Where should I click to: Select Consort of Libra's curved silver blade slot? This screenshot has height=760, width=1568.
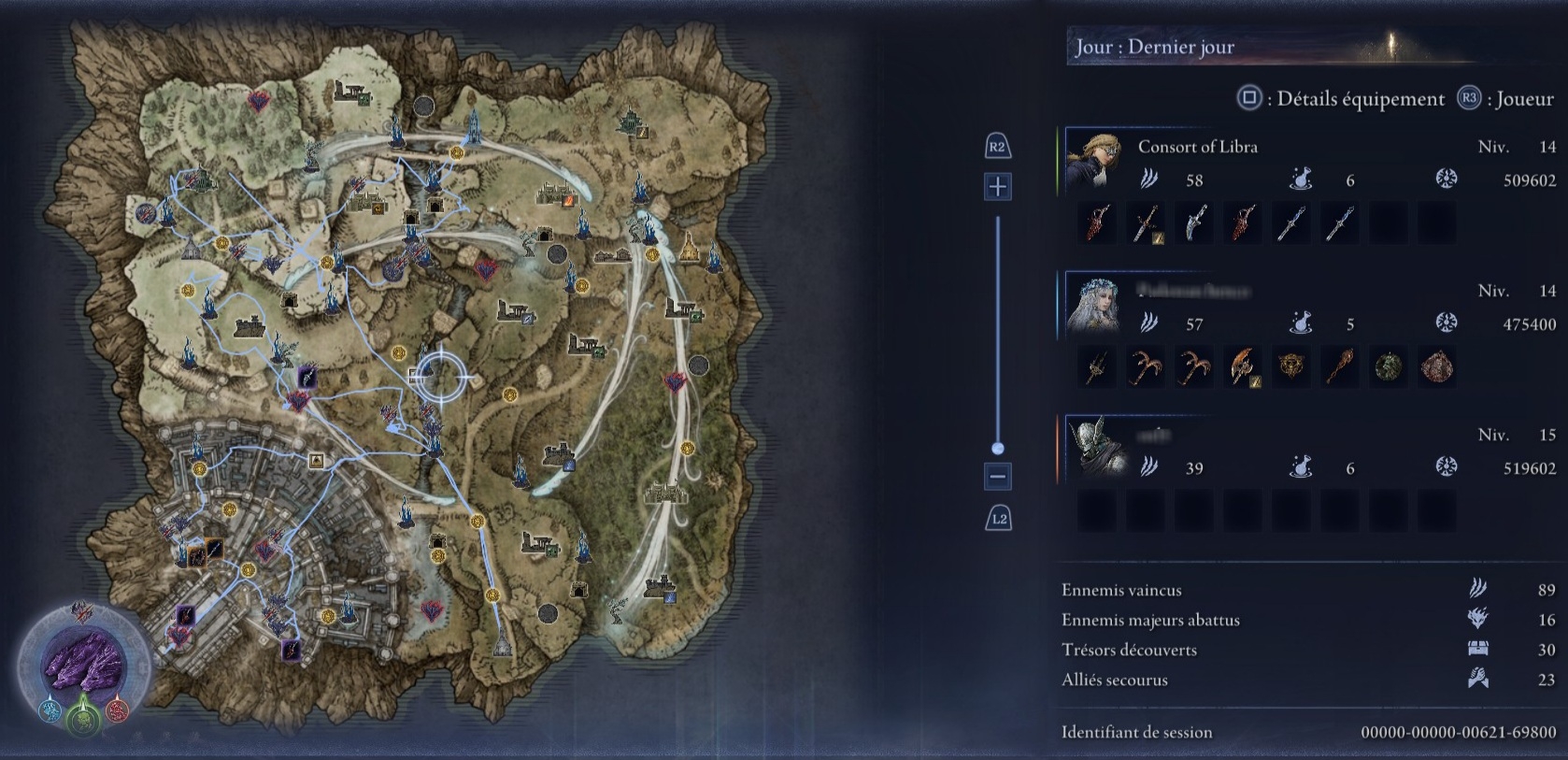(1194, 223)
